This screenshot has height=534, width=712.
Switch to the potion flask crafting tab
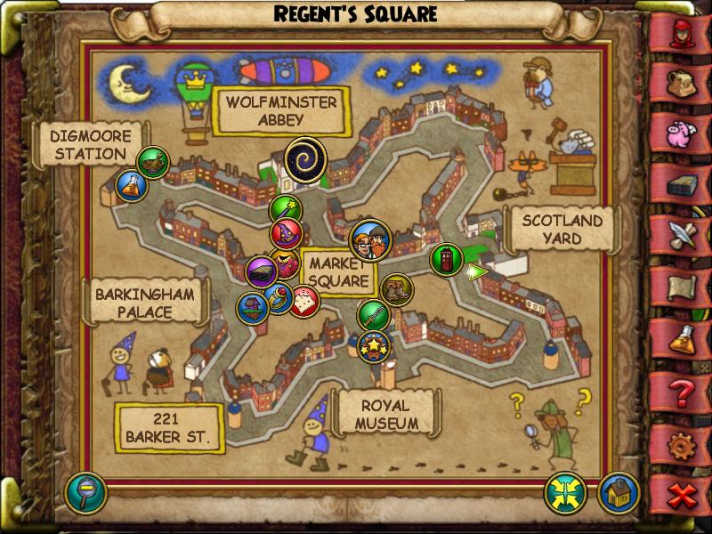click(682, 339)
